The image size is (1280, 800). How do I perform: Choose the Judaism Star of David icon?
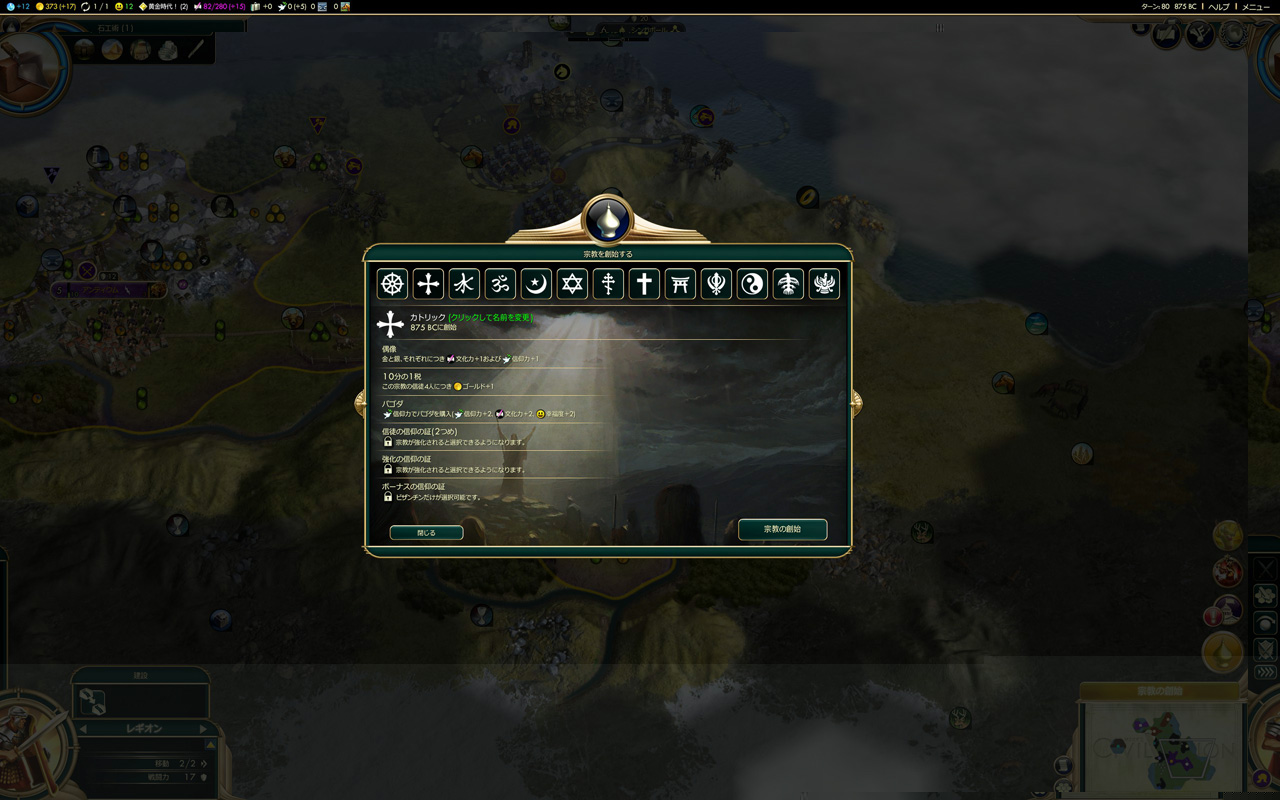572,284
